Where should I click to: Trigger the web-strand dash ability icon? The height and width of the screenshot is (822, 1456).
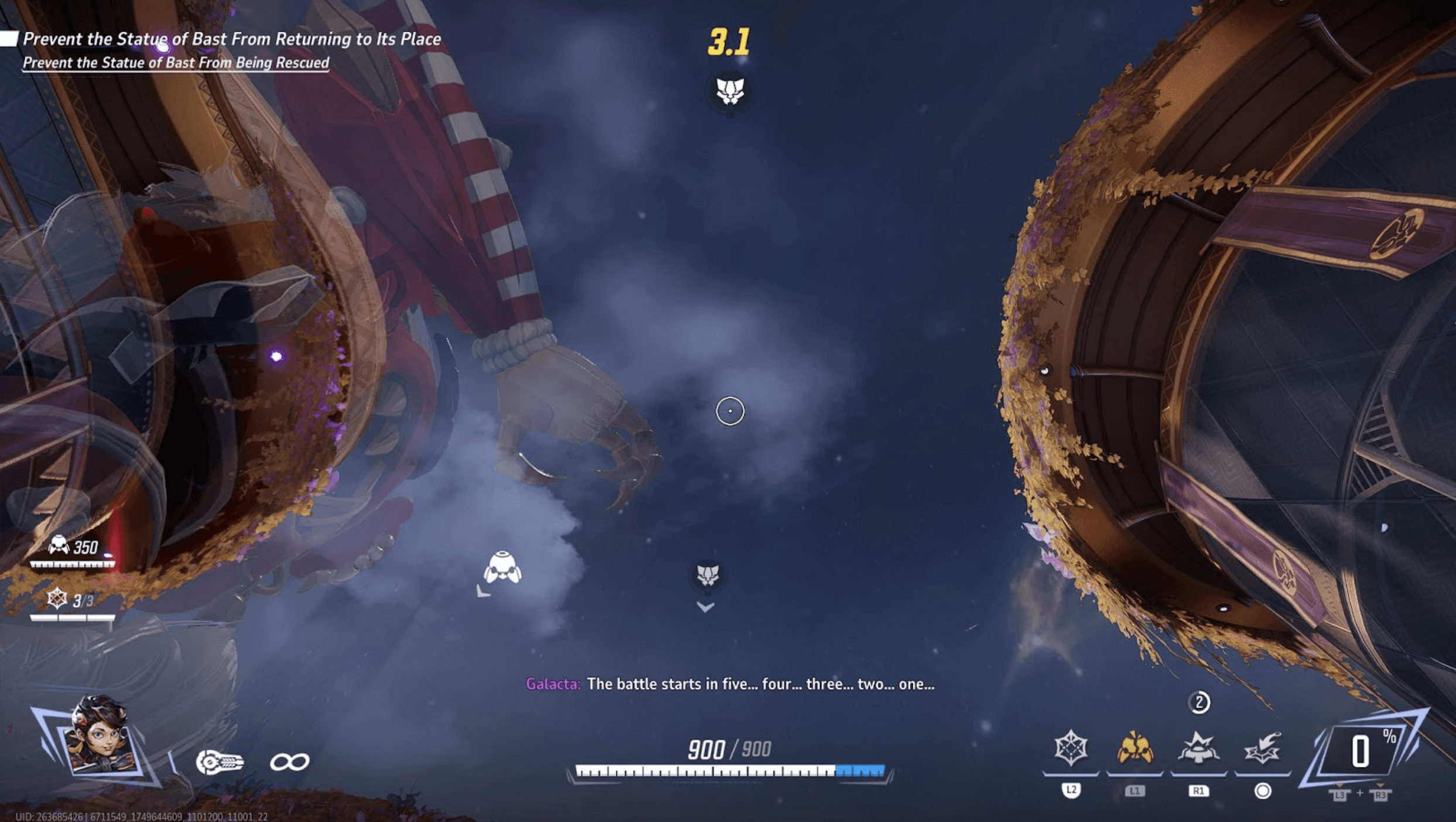[1262, 748]
